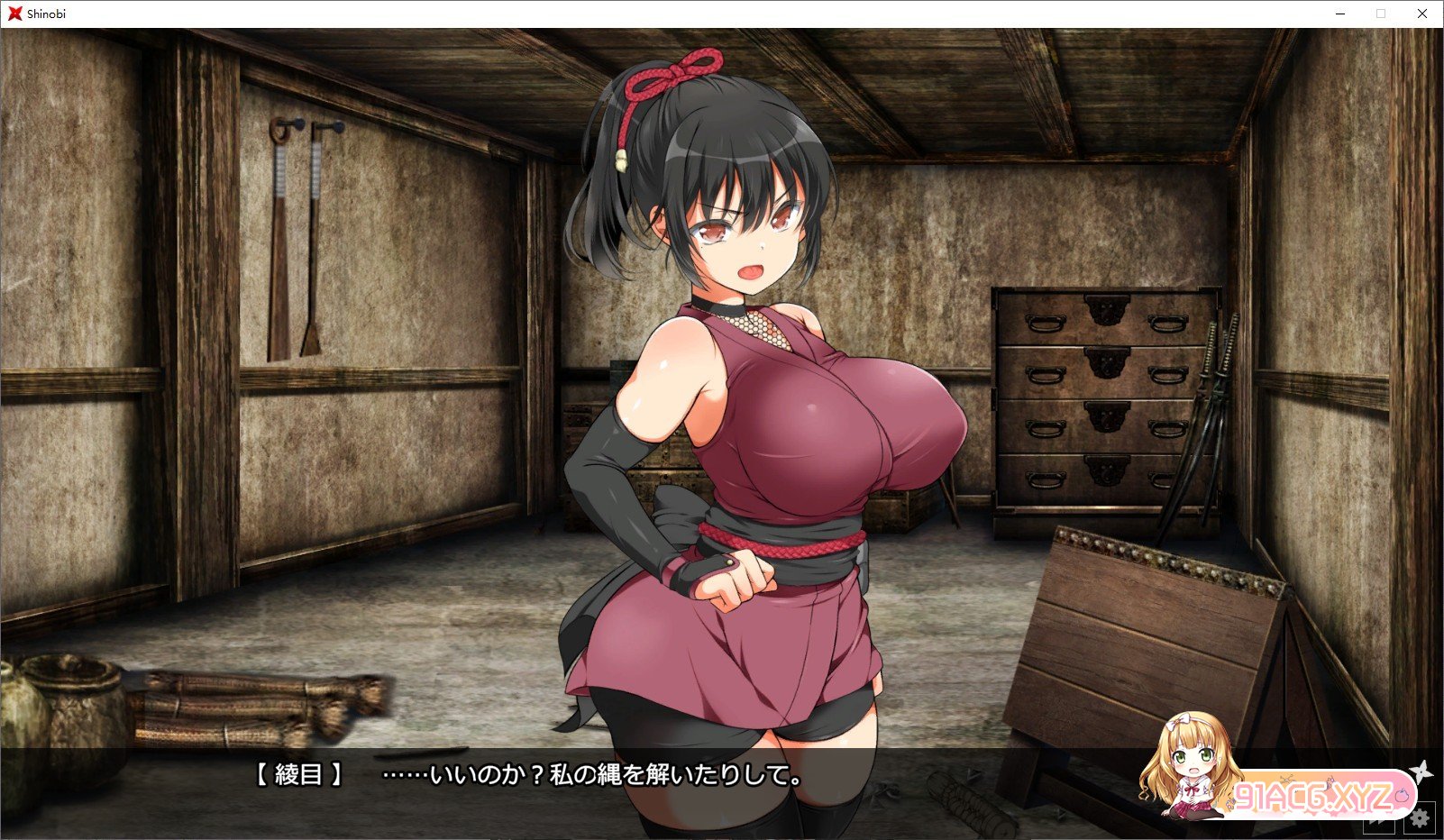This screenshot has width=1444, height=840.
Task: Open the gear settings button
Action: tap(1421, 818)
